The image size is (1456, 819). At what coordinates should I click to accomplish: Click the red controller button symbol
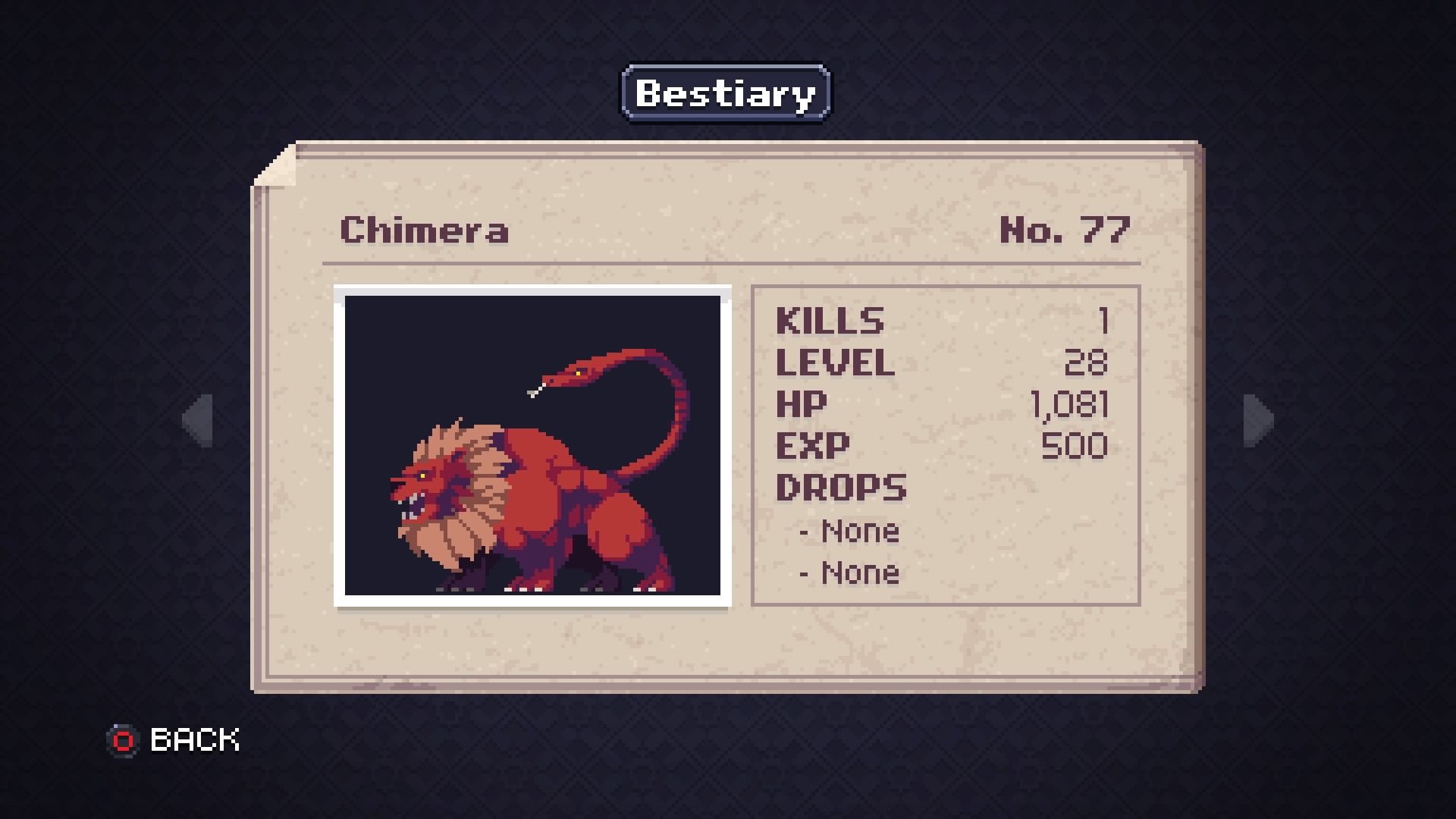click(124, 739)
